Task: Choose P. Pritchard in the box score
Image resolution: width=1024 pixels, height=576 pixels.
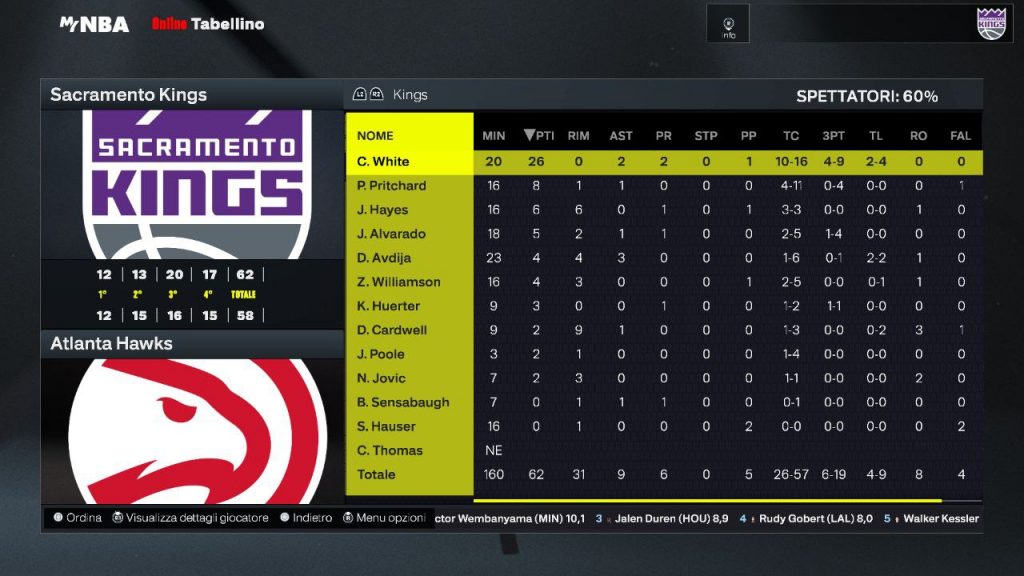Action: (x=391, y=186)
